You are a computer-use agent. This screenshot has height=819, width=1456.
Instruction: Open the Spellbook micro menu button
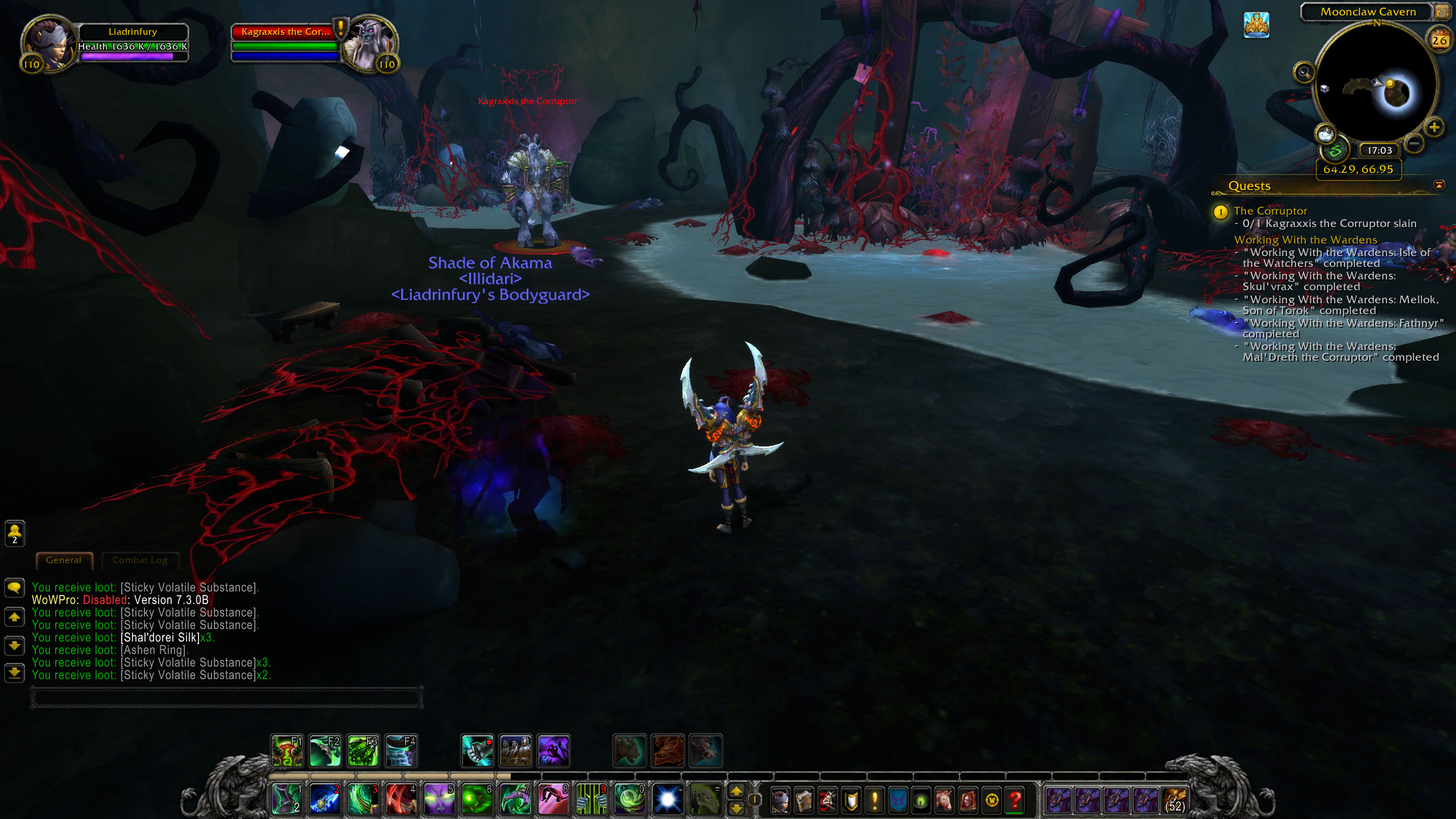coord(804,800)
